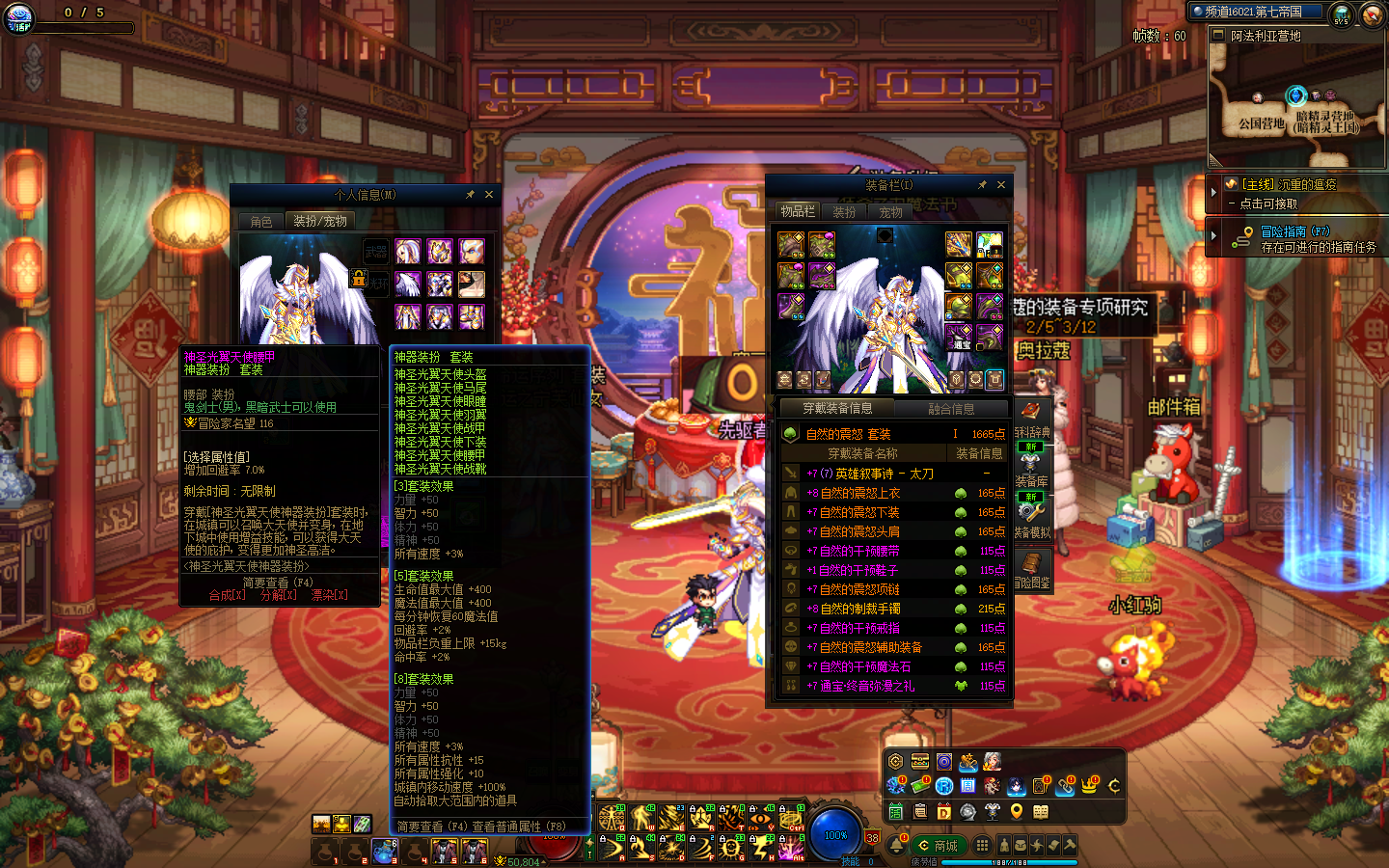Viewport: 1389px width, 868px height.
Task: Pin the 装备栏 window with the pushpin
Action: click(982, 185)
